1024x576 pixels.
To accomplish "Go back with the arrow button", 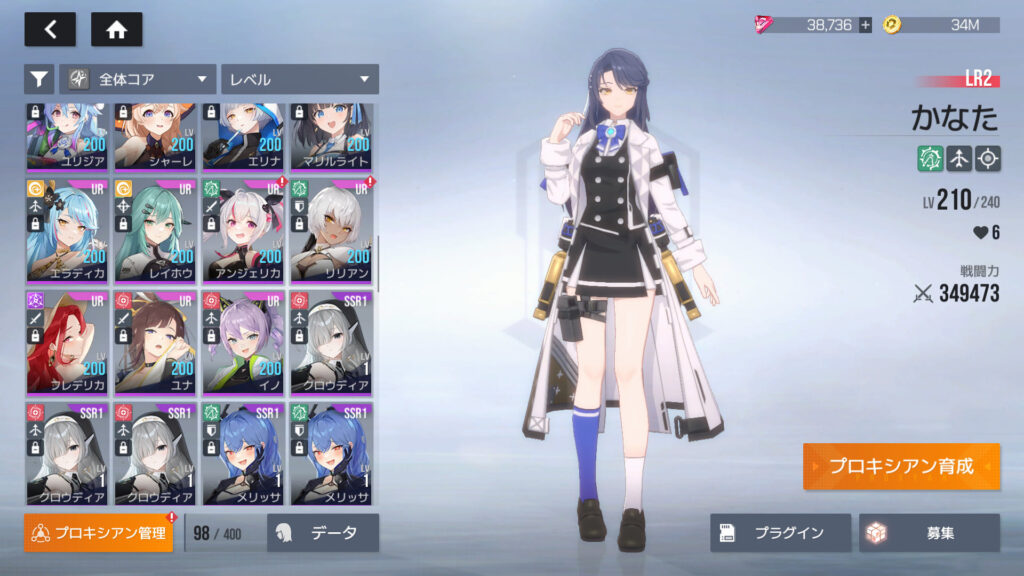I will [50, 30].
